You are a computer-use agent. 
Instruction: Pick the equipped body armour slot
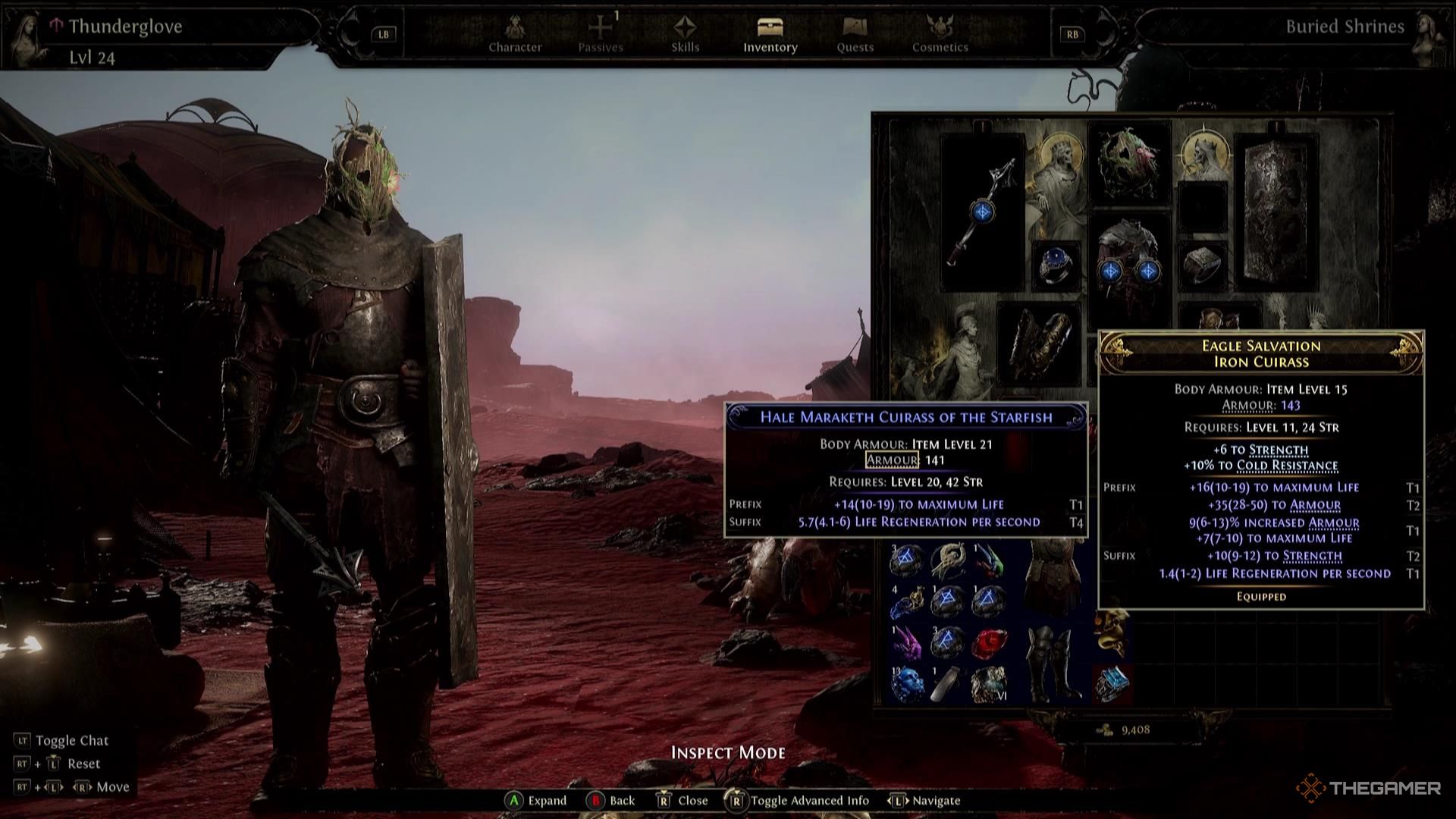click(x=1129, y=262)
